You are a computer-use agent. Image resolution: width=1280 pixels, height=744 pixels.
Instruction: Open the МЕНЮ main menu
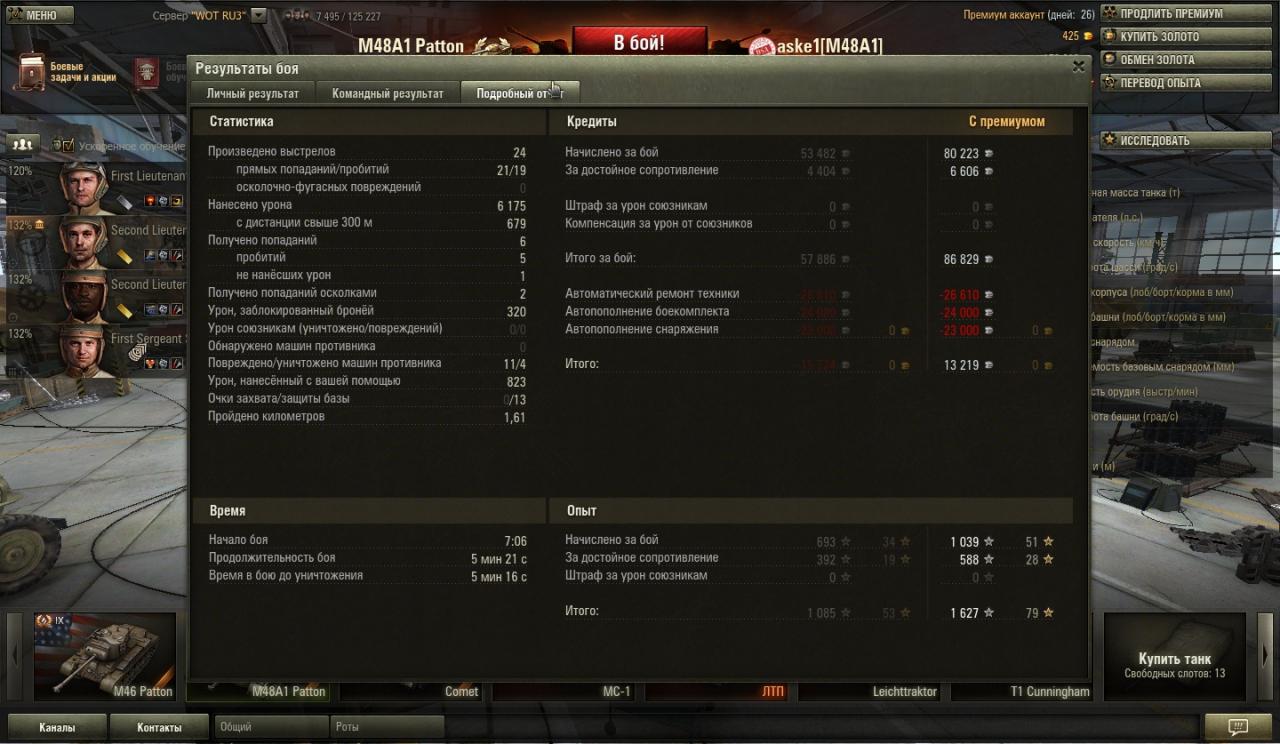coord(40,15)
